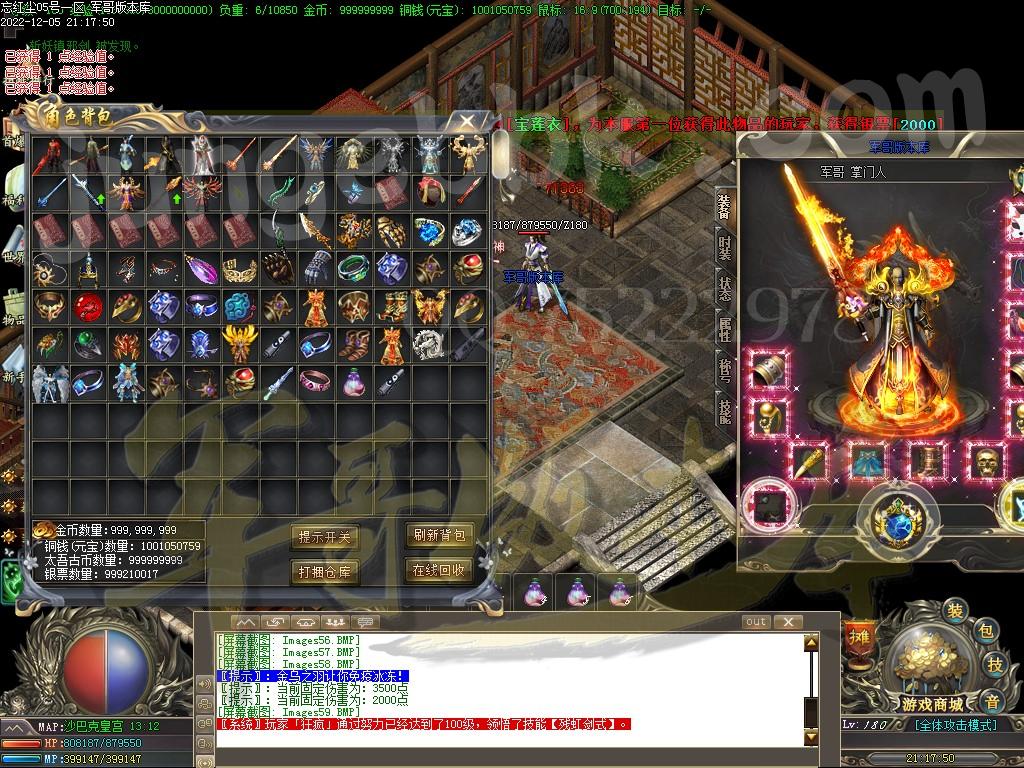Click the 装 equipment round button
This screenshot has width=1024, height=768.
tap(955, 611)
